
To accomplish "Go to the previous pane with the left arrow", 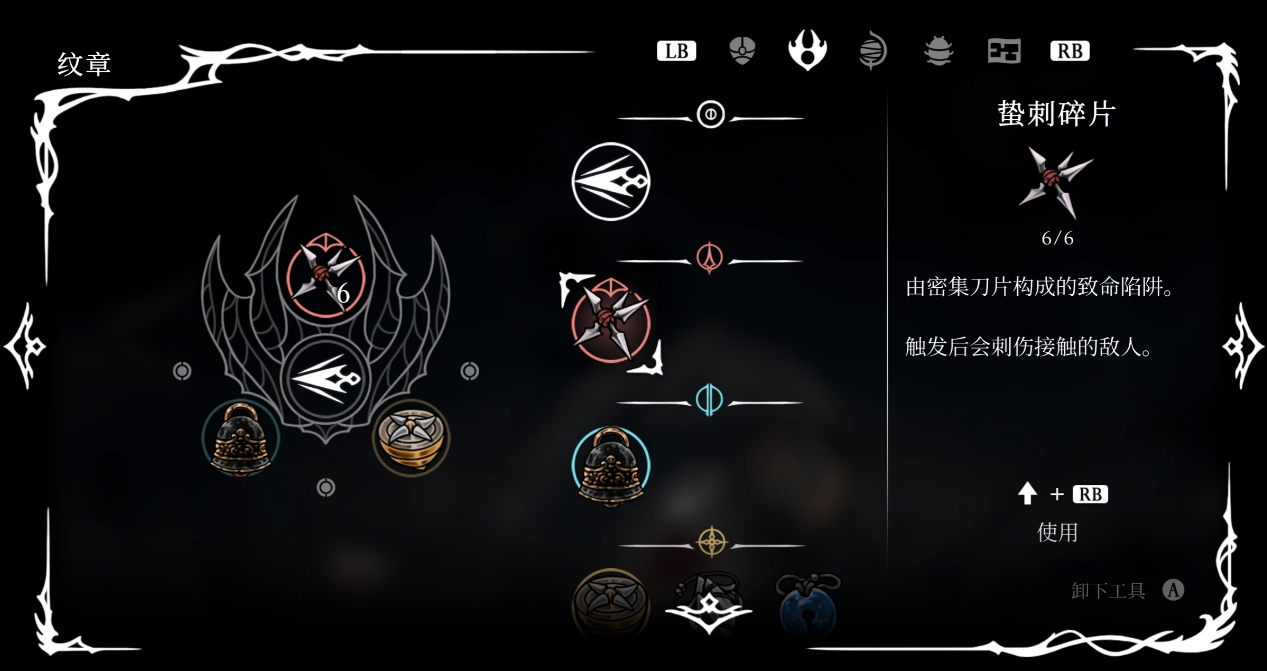I will tap(24, 346).
